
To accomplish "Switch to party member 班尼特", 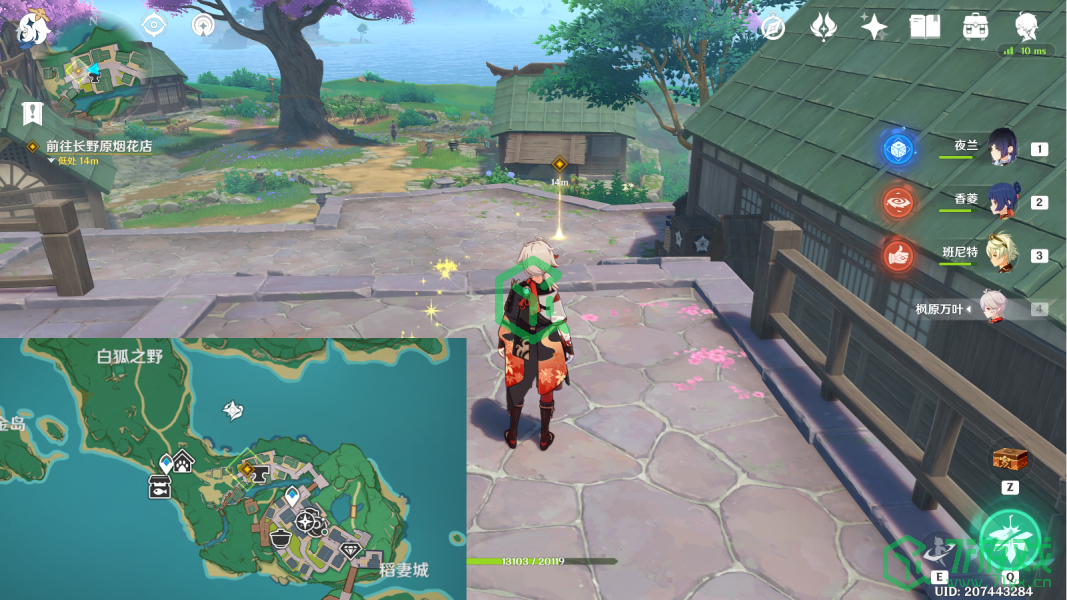I will (1003, 255).
